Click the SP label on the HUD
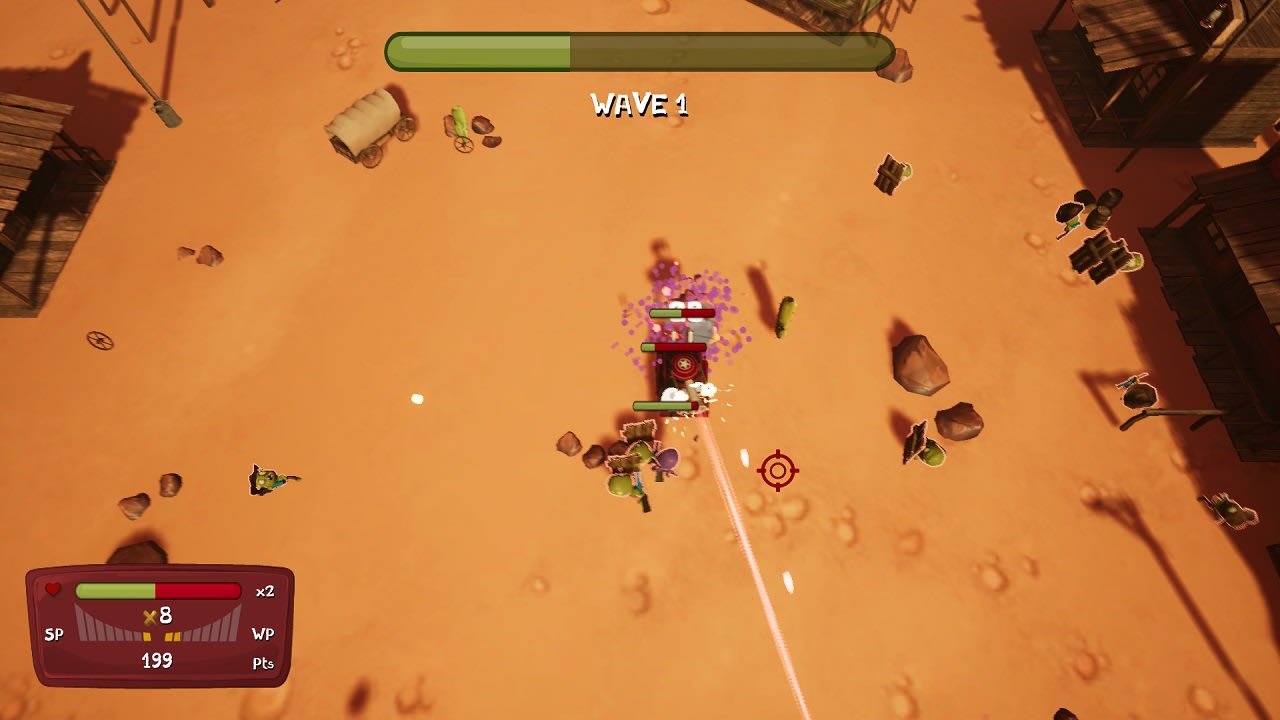The height and width of the screenshot is (720, 1280). (x=54, y=633)
